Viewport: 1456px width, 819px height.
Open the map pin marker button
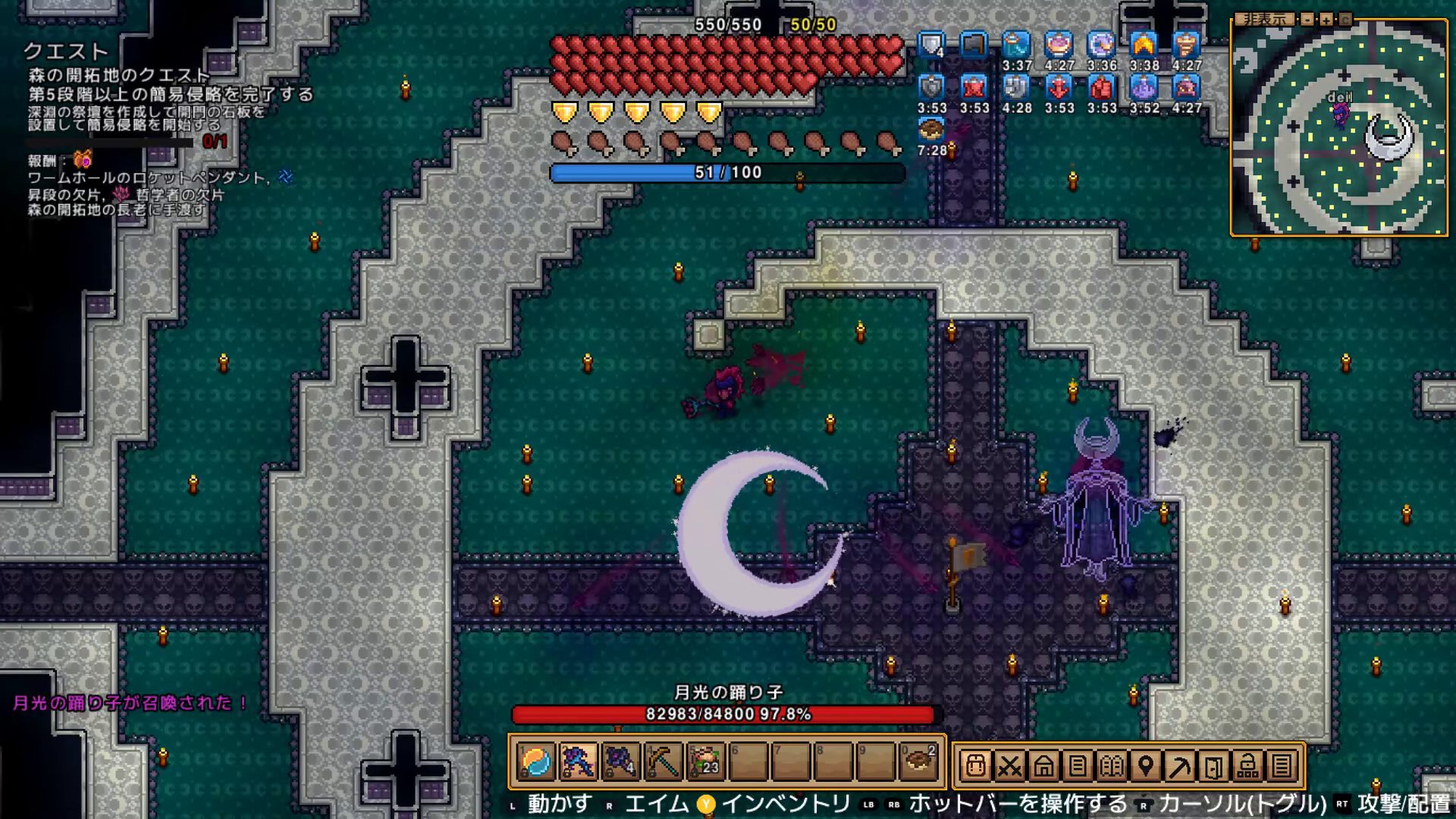click(1146, 766)
